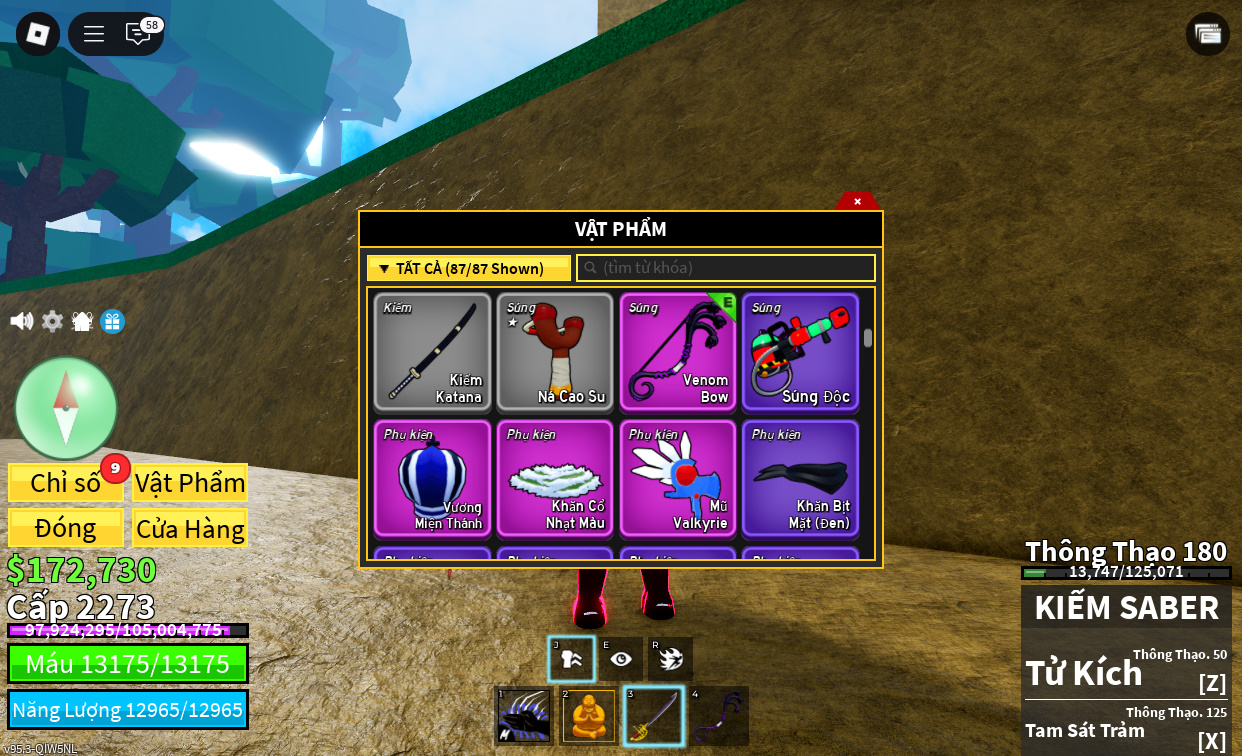Click the Đóng close button

pos(66,528)
